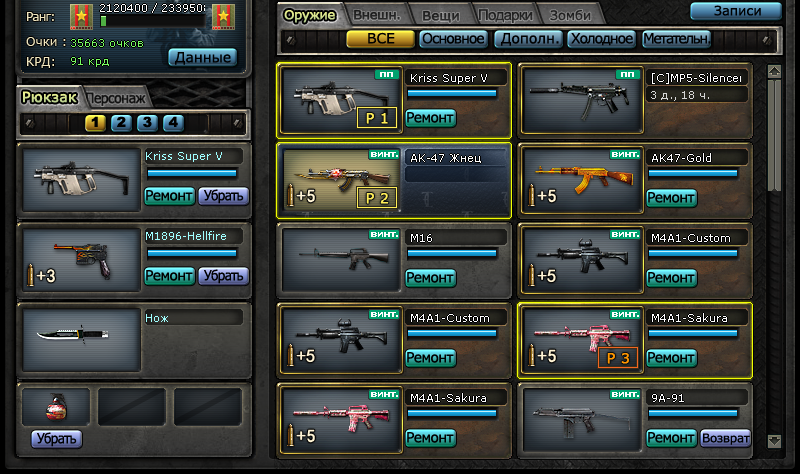Filter weapons by Основное
The image size is (800, 474).
pyautogui.click(x=453, y=39)
